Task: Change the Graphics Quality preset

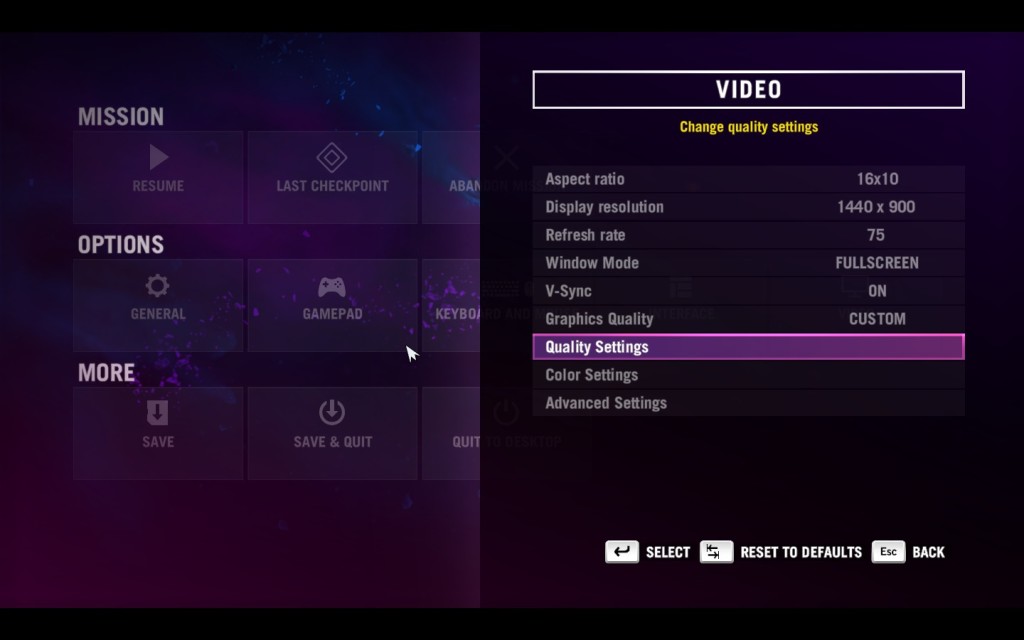Action: pos(748,319)
